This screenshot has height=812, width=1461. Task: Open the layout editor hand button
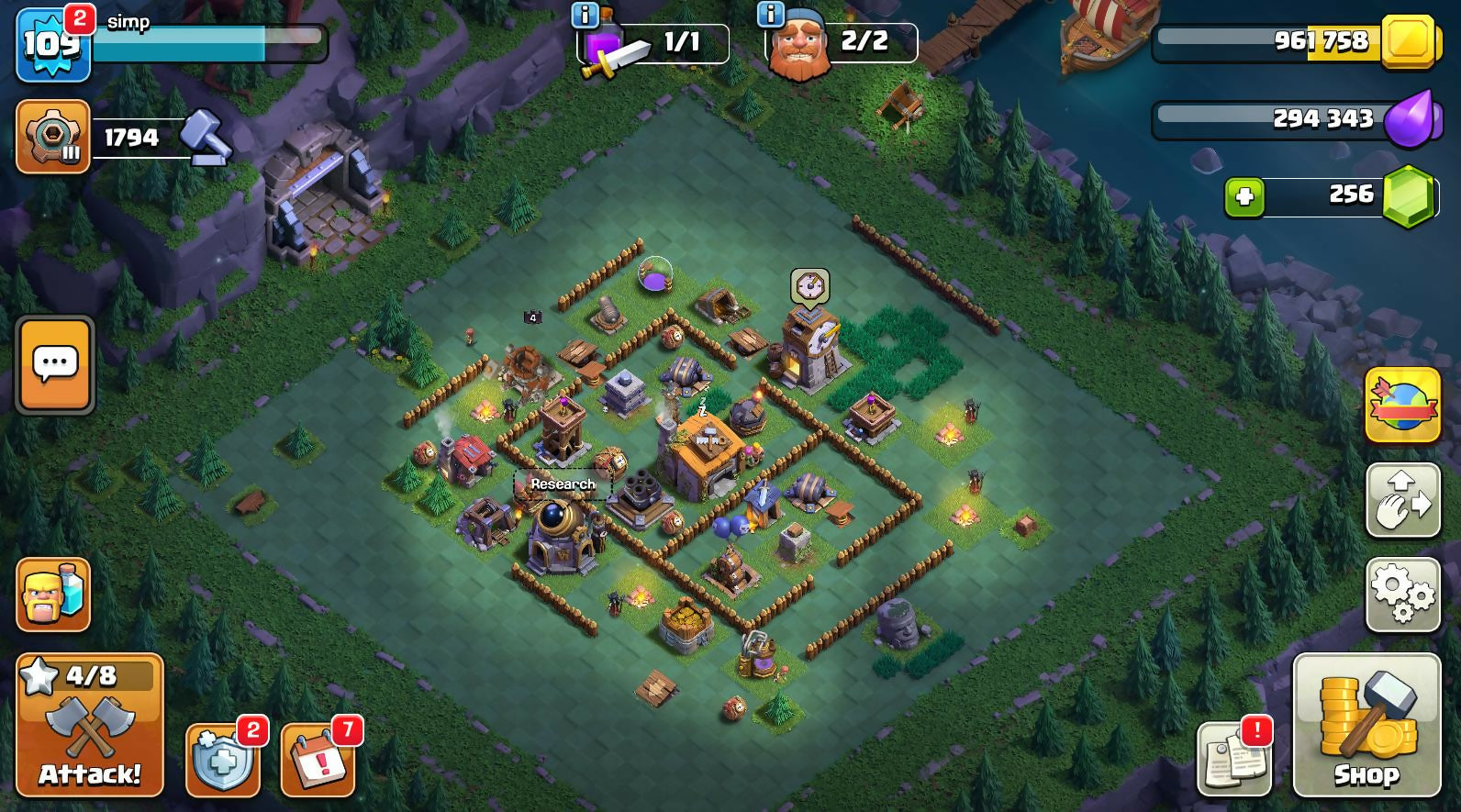(1402, 500)
